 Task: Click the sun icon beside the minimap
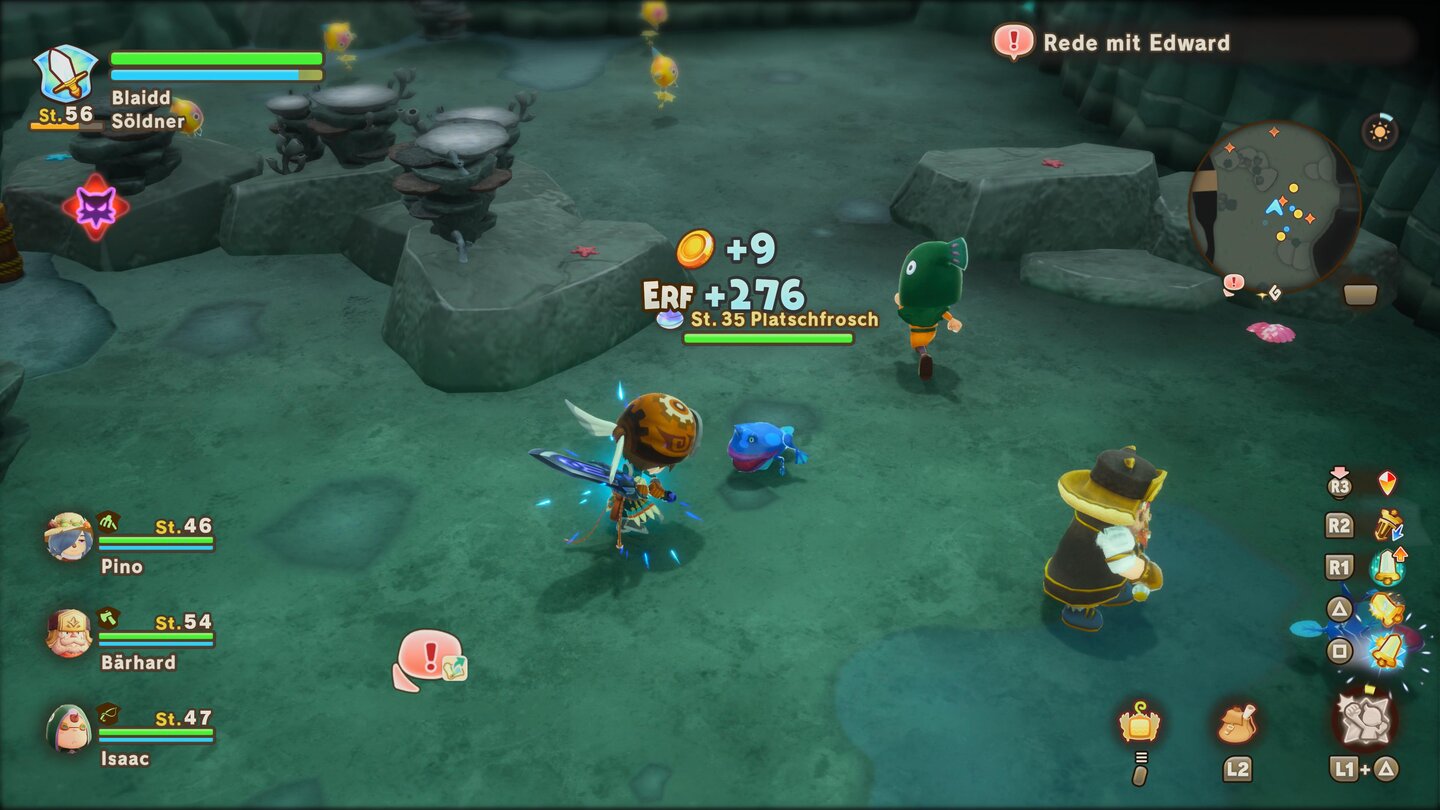click(1381, 132)
